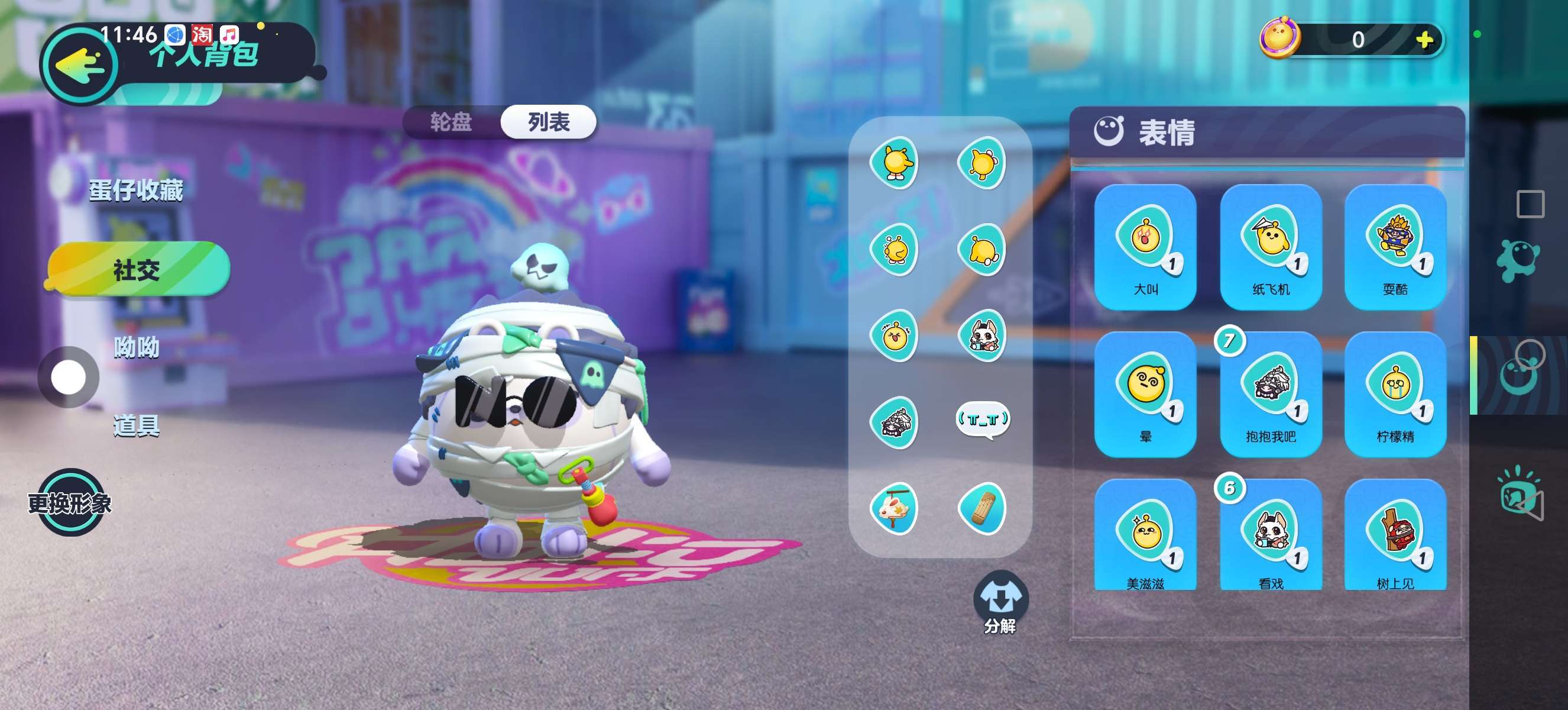
Task: Switch to the 轮盘 view tab
Action: coord(451,122)
